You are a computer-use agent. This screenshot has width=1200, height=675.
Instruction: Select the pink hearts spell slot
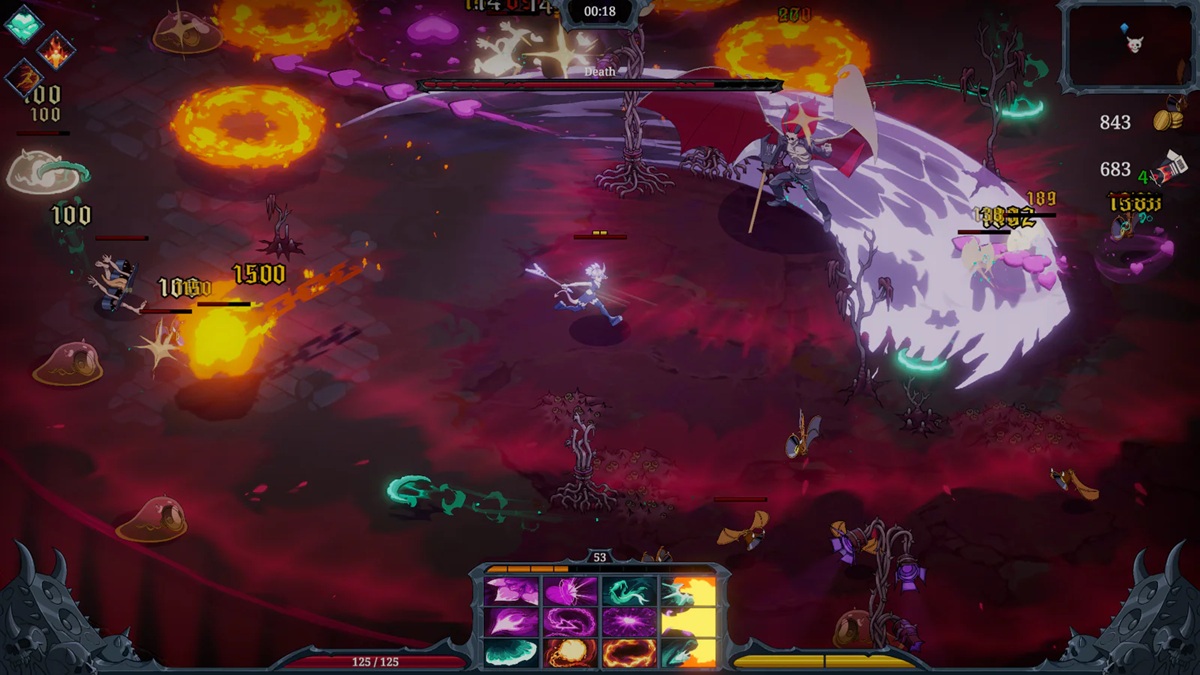pos(511,592)
